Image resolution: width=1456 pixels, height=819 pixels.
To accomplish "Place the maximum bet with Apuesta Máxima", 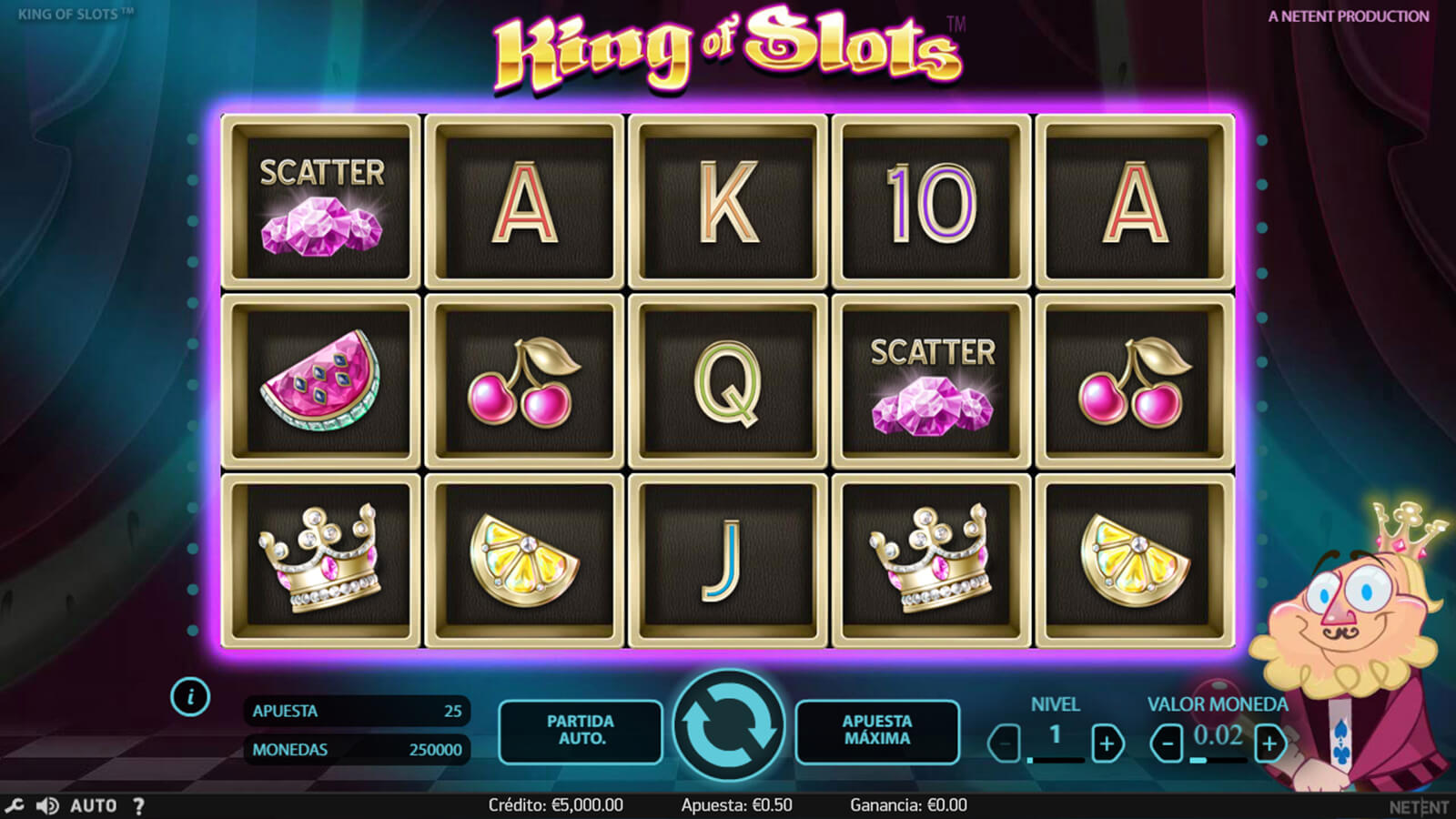I will pyautogui.click(x=876, y=731).
